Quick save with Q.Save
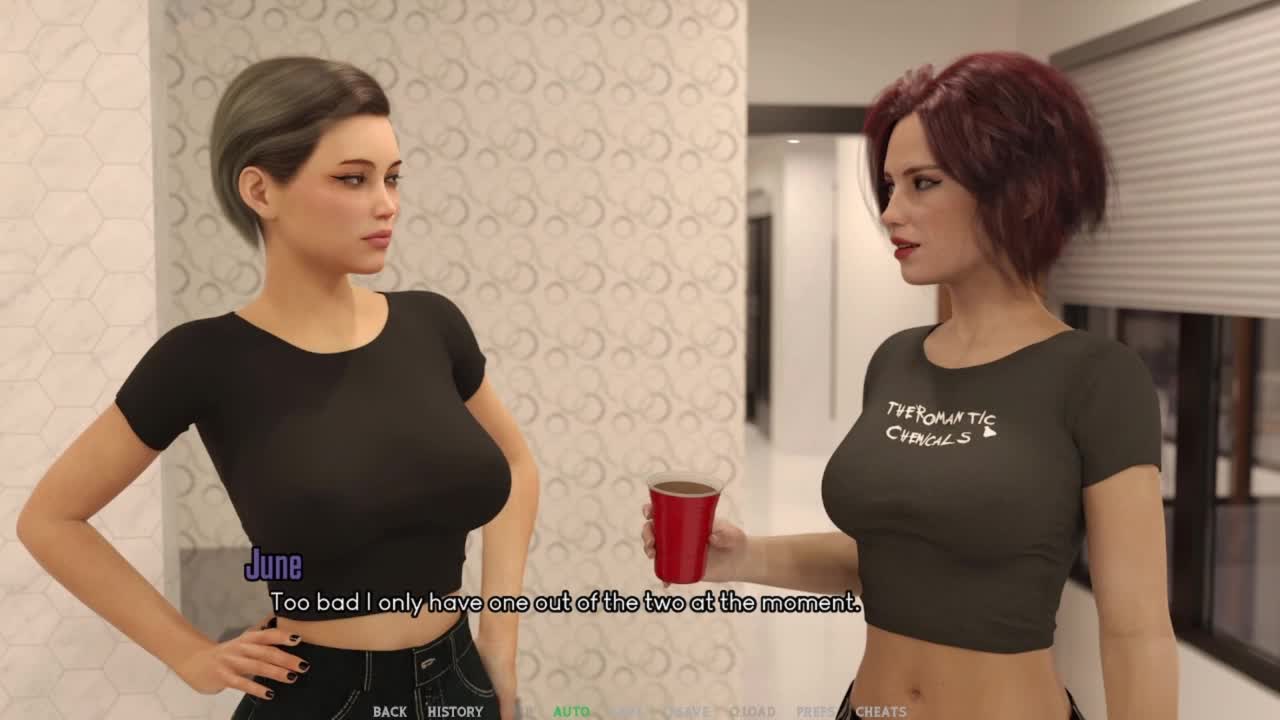Viewport: 1280px width, 720px height. [x=687, y=712]
